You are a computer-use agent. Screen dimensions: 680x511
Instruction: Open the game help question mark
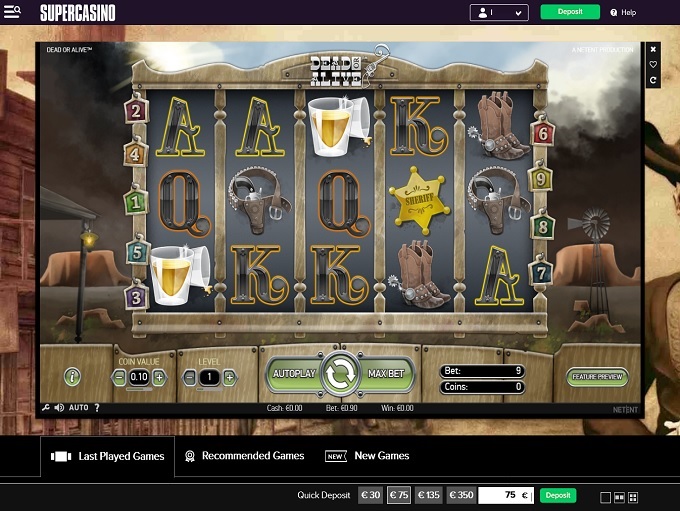(97, 408)
